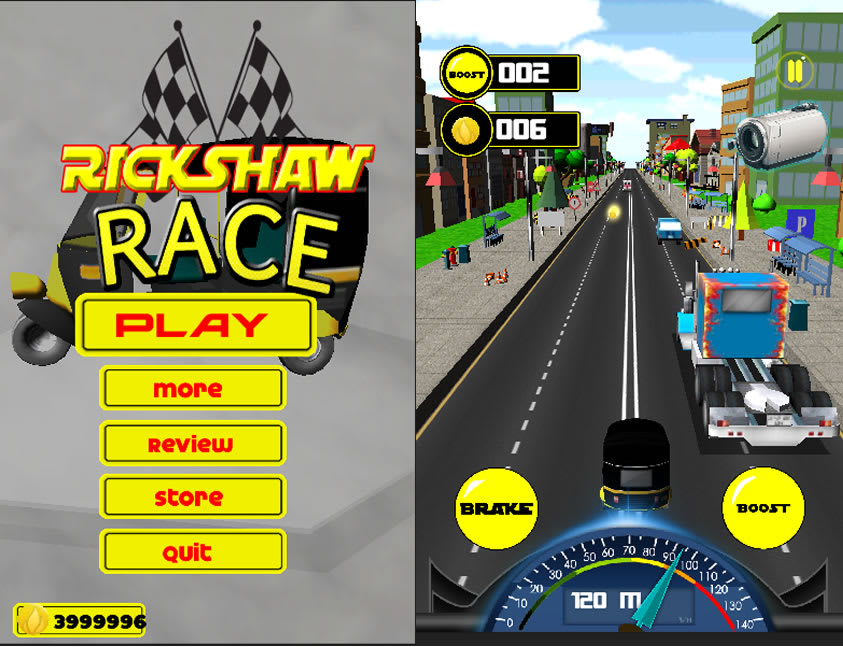Choose the Review button
The height and width of the screenshot is (647, 843).
[192, 443]
